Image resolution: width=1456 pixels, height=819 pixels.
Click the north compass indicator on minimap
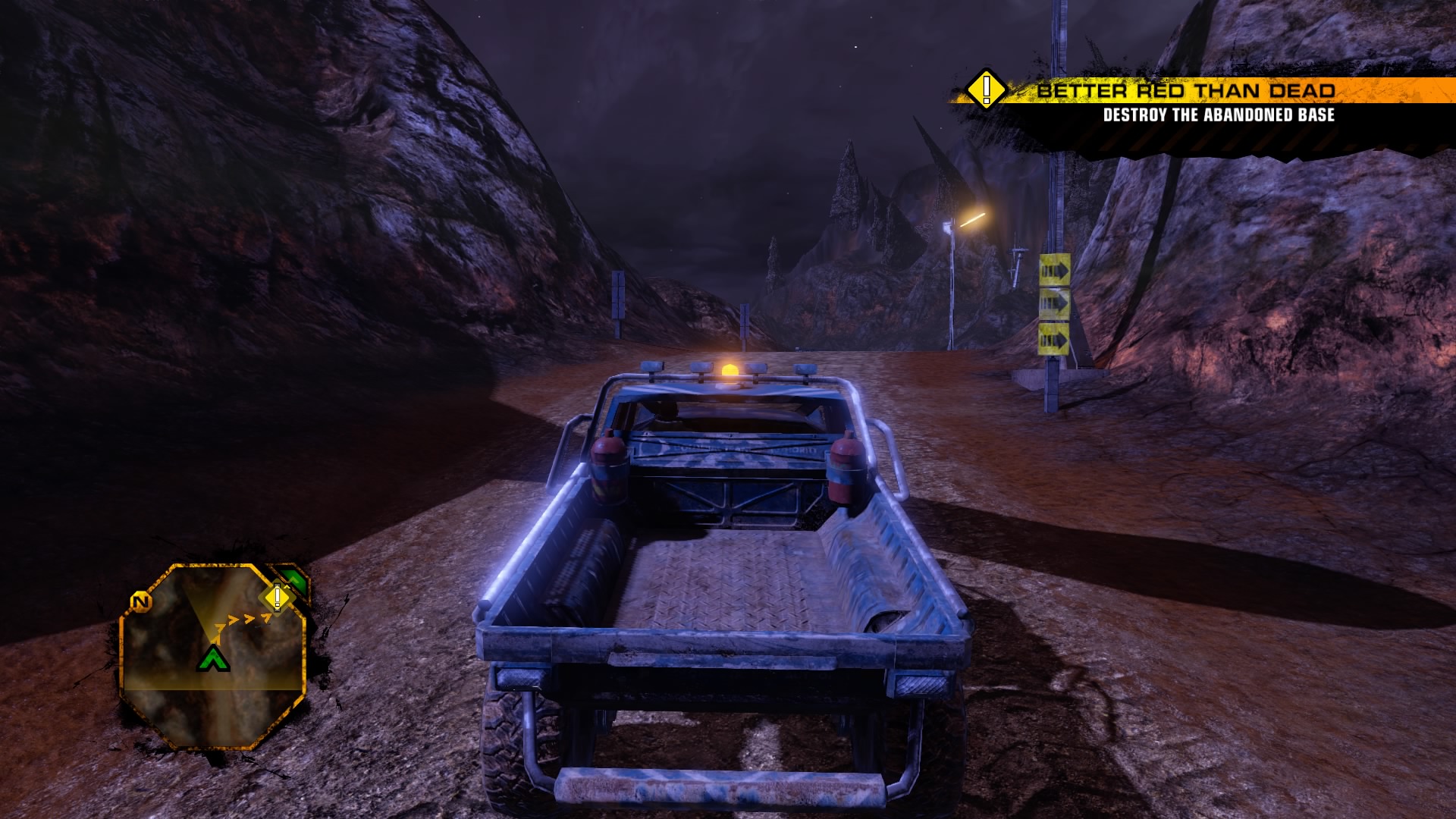(140, 602)
